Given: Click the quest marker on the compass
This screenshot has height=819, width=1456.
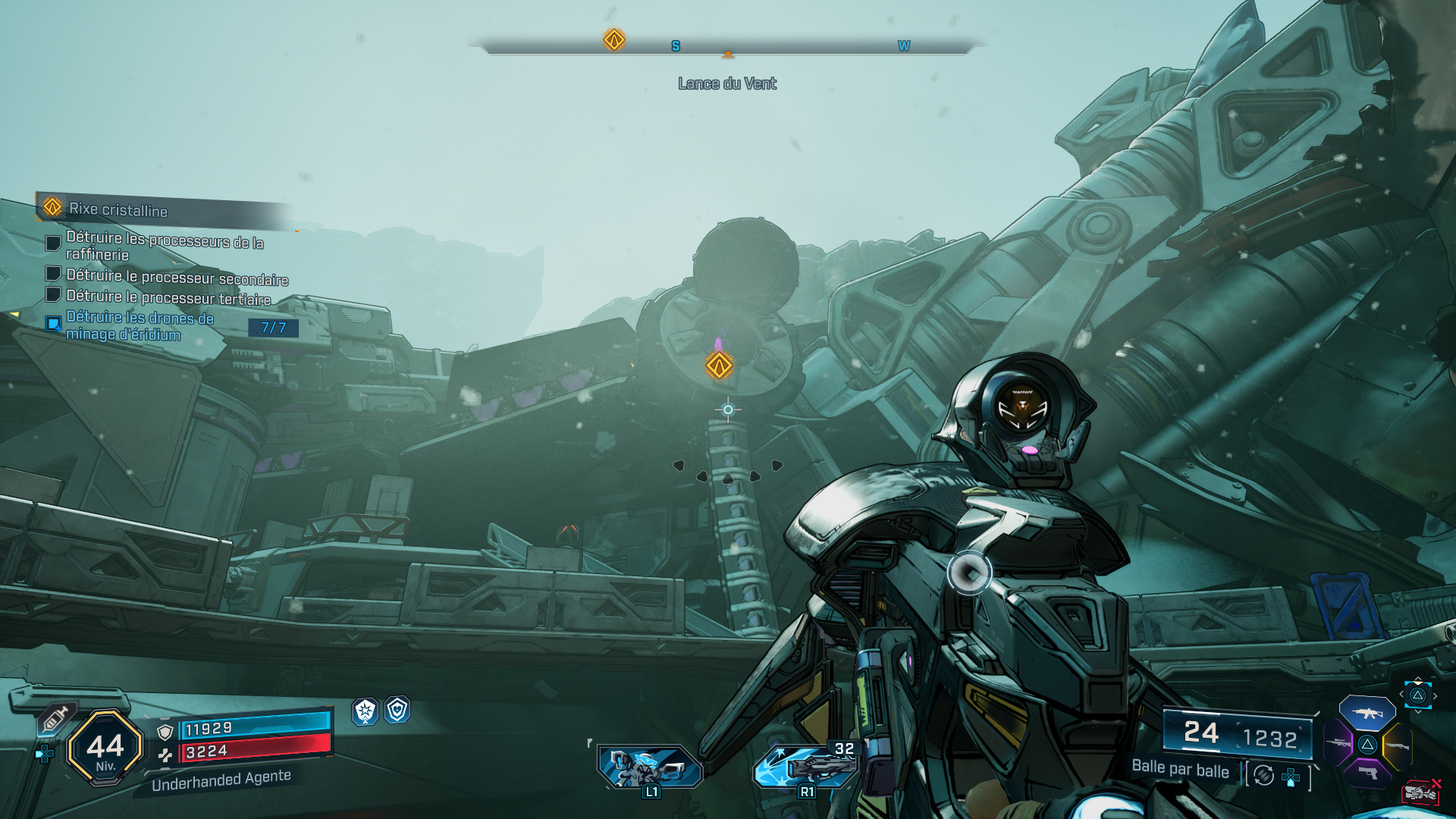Looking at the screenshot, I should [613, 39].
